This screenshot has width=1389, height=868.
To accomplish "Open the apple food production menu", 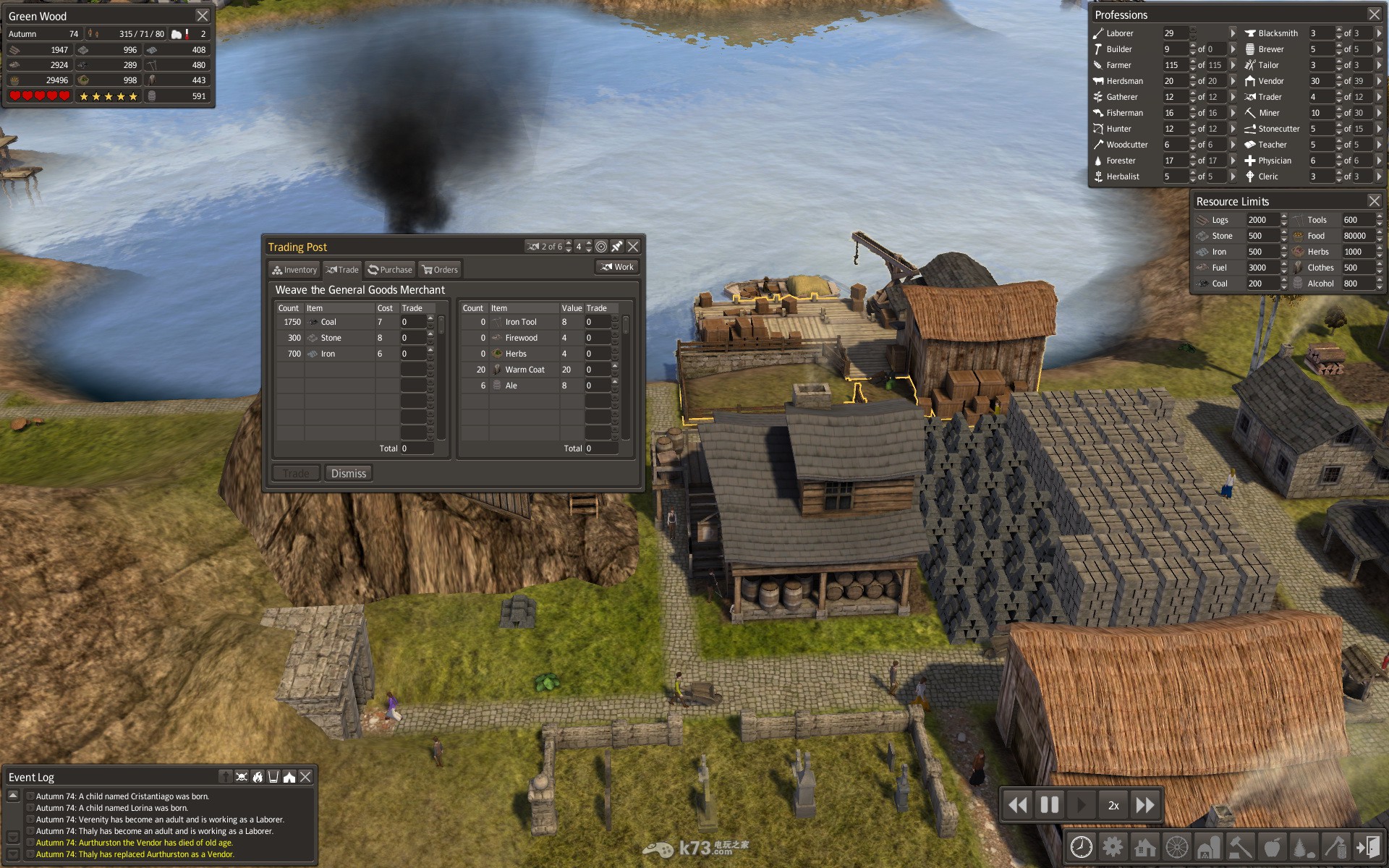I will pos(1272,846).
